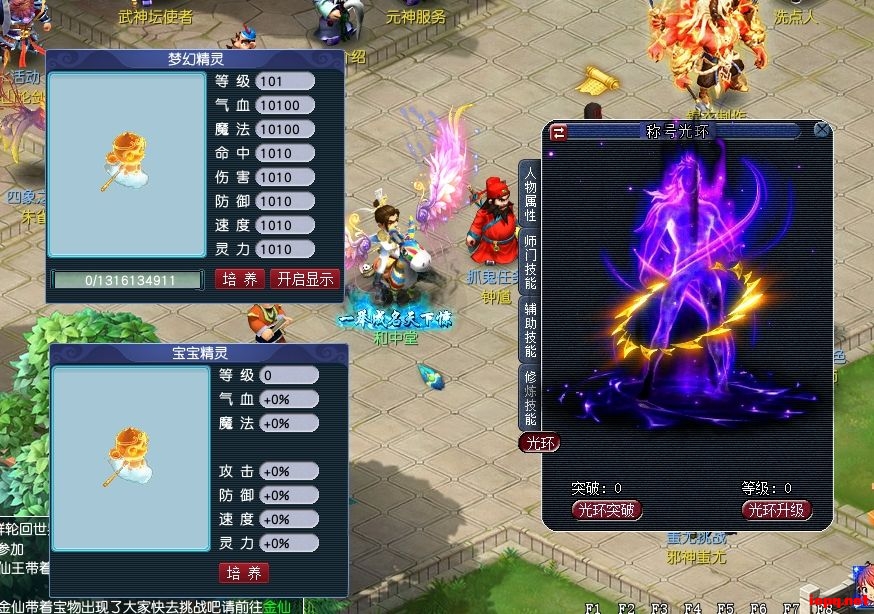Image resolution: width=874 pixels, height=614 pixels.
Task: Click 培养 in the 梦幻精灵 panel
Action: [x=240, y=279]
